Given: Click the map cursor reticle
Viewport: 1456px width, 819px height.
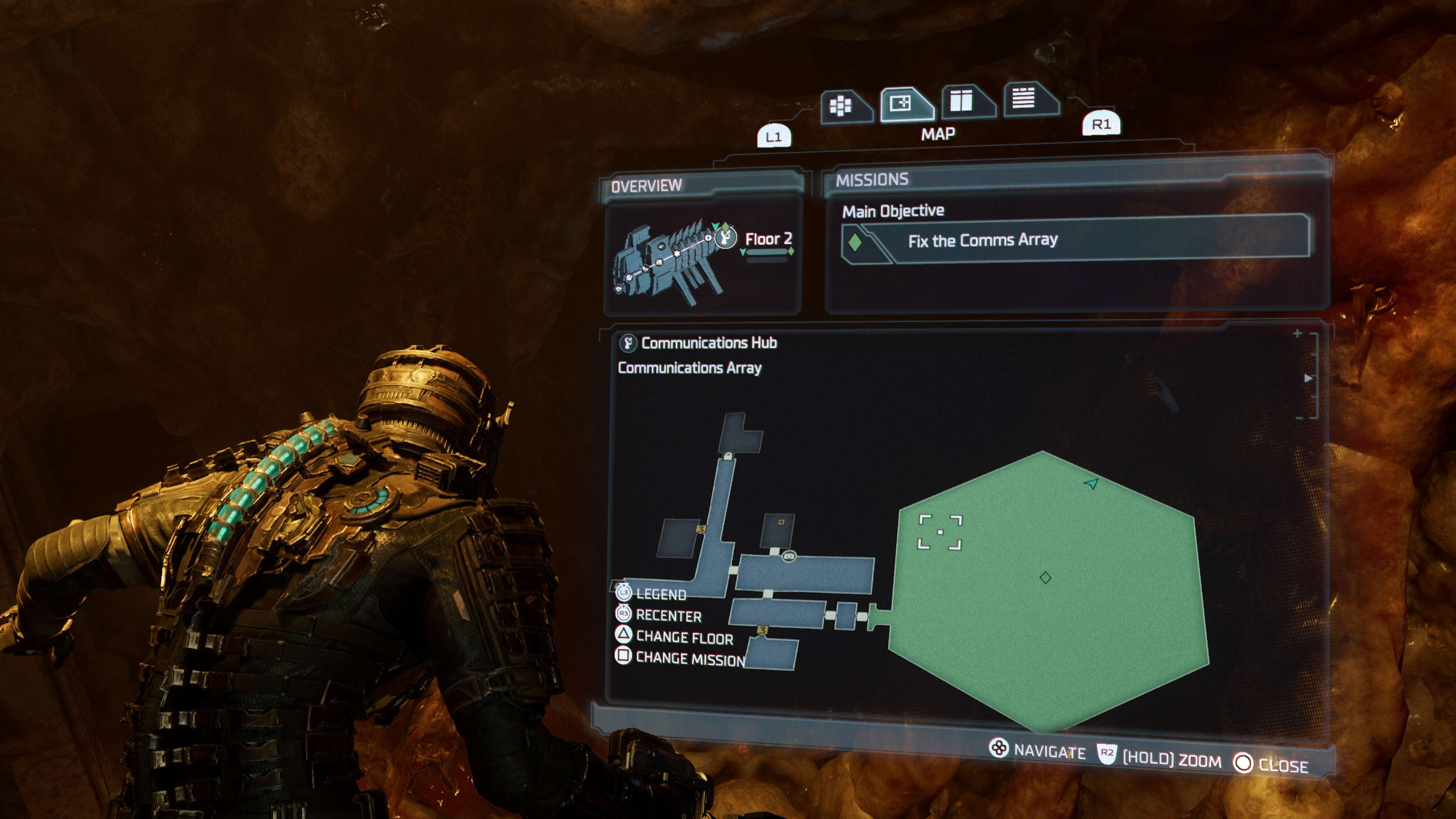Looking at the screenshot, I should tap(940, 532).
